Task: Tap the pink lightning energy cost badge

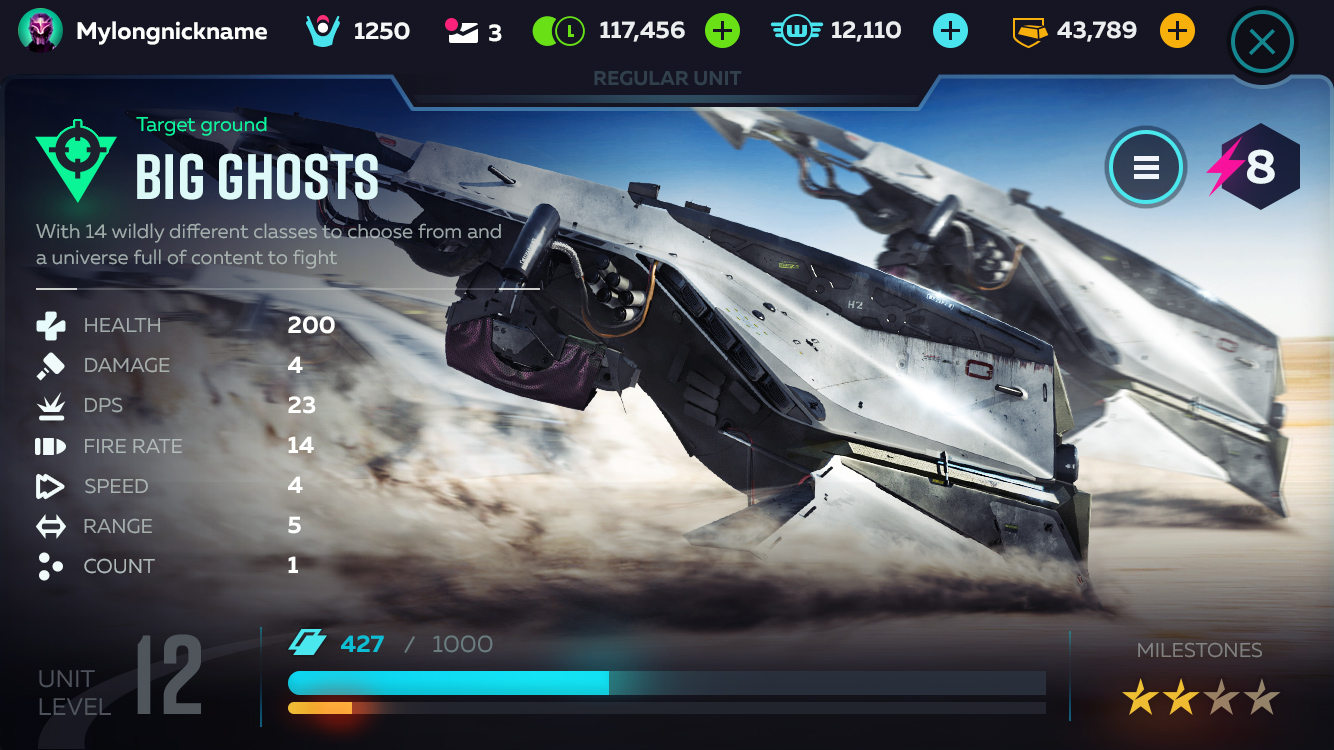Action: [1254, 167]
